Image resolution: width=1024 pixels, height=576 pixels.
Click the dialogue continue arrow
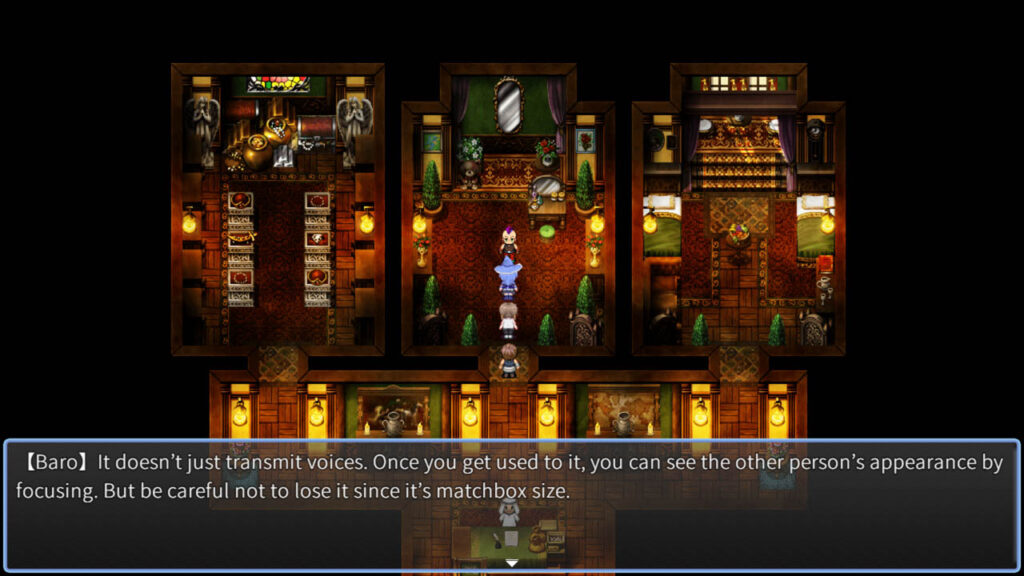pos(512,564)
